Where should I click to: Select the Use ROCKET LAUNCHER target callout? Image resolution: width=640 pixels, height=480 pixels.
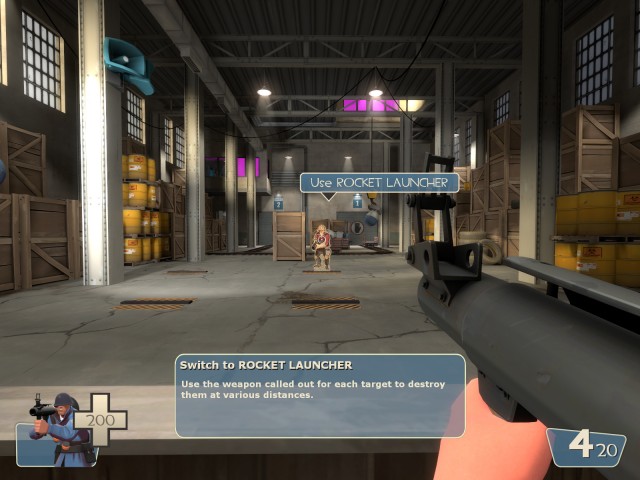tap(380, 182)
